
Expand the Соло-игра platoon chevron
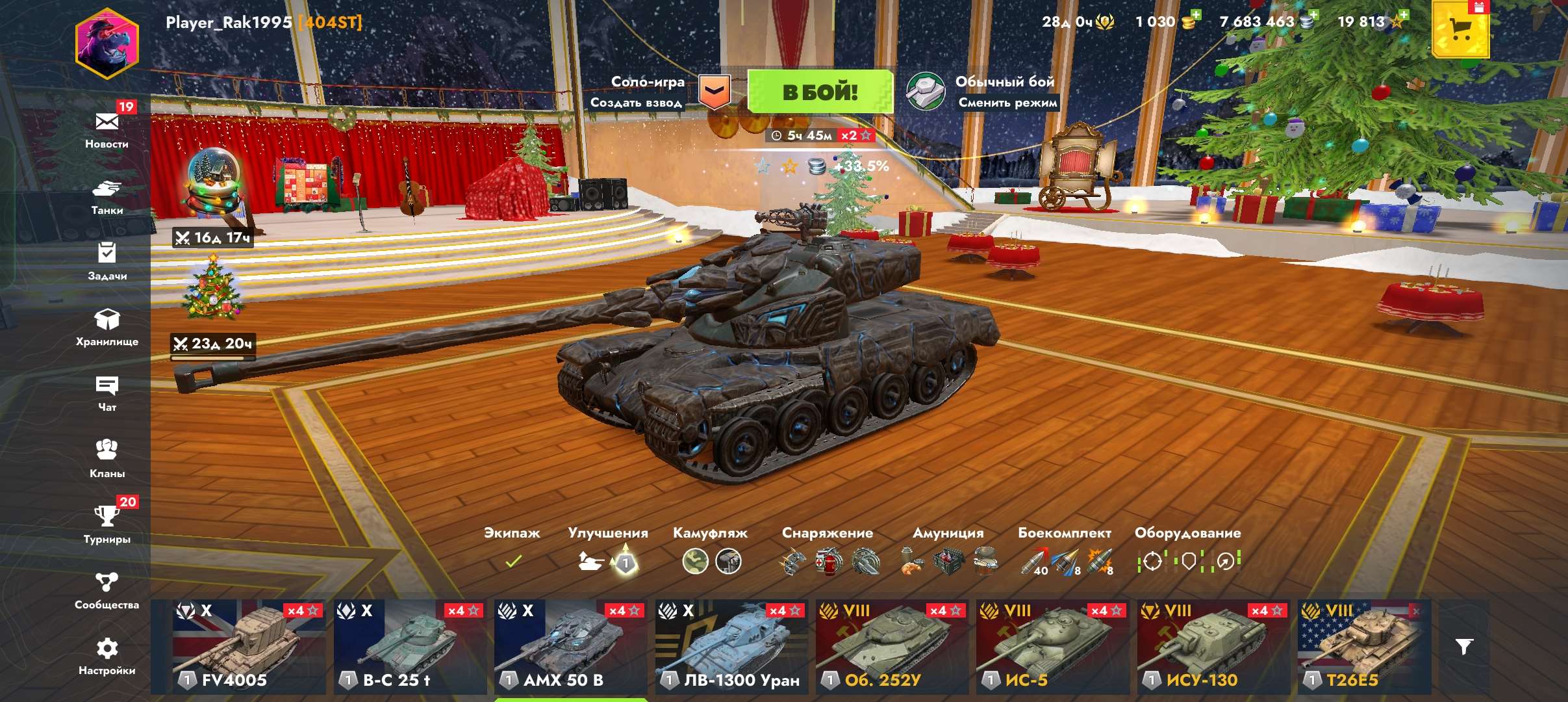715,92
